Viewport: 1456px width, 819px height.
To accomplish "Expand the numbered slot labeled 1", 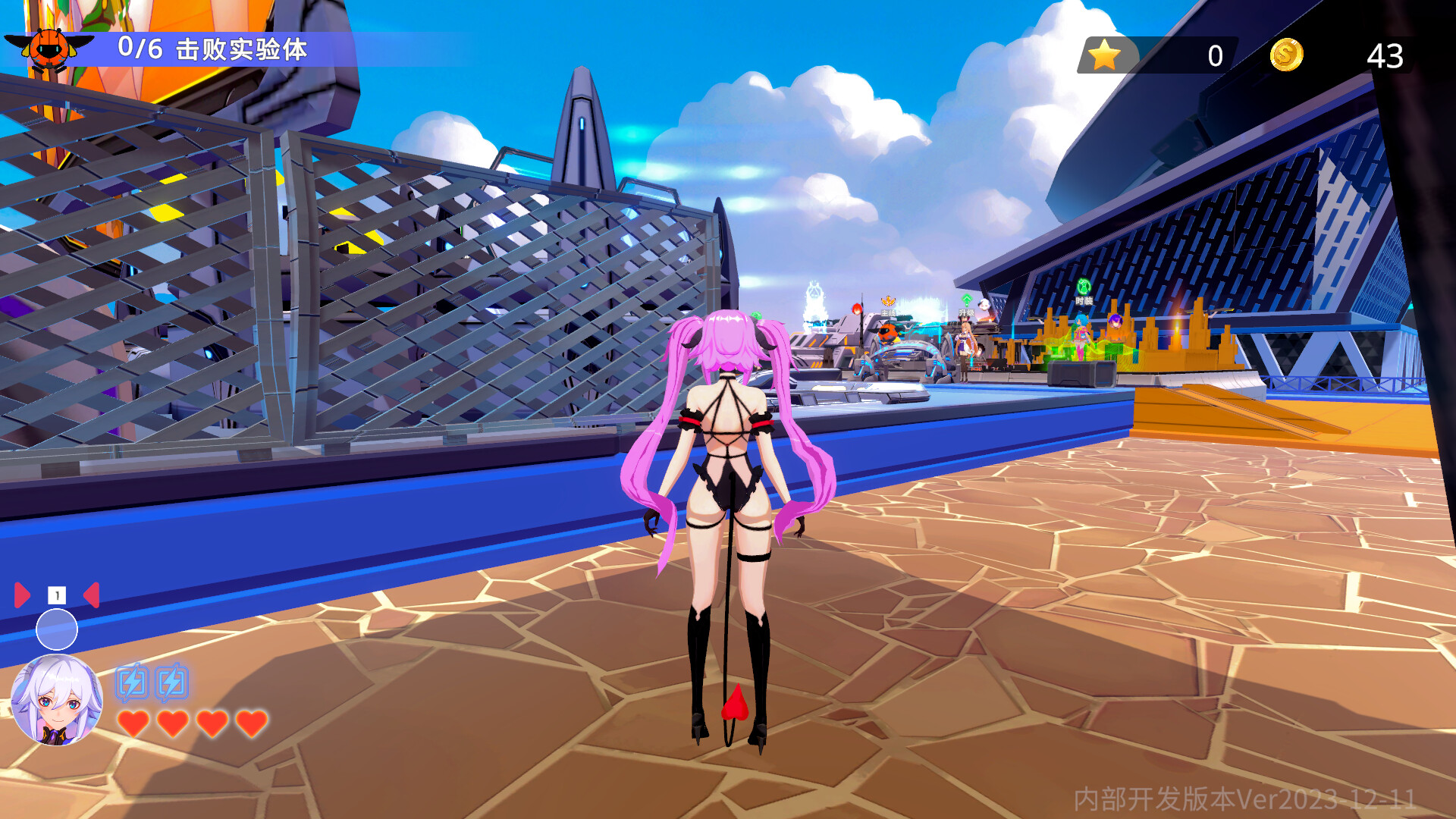I will [55, 596].
